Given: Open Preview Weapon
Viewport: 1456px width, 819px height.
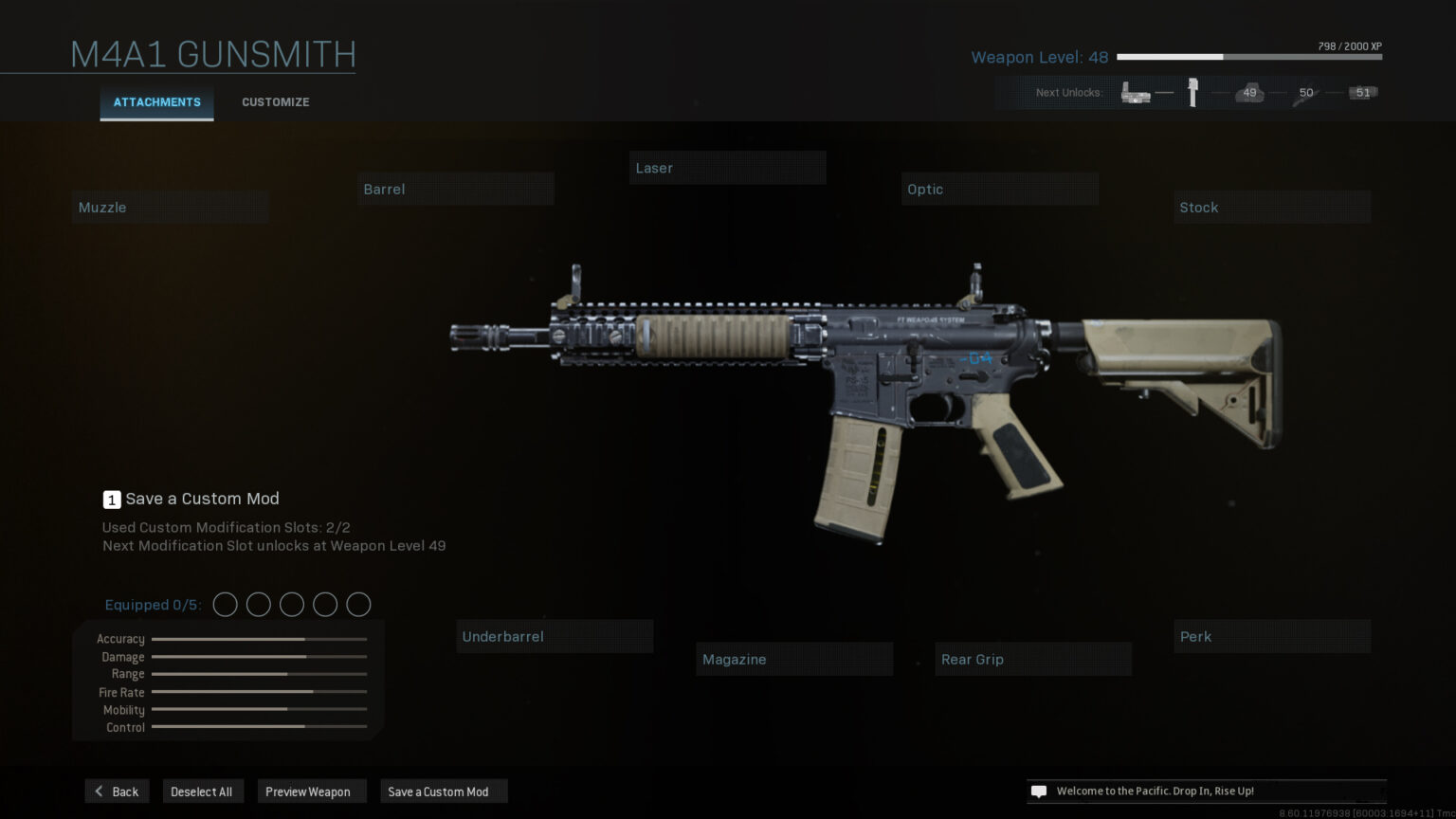Looking at the screenshot, I should (x=312, y=791).
